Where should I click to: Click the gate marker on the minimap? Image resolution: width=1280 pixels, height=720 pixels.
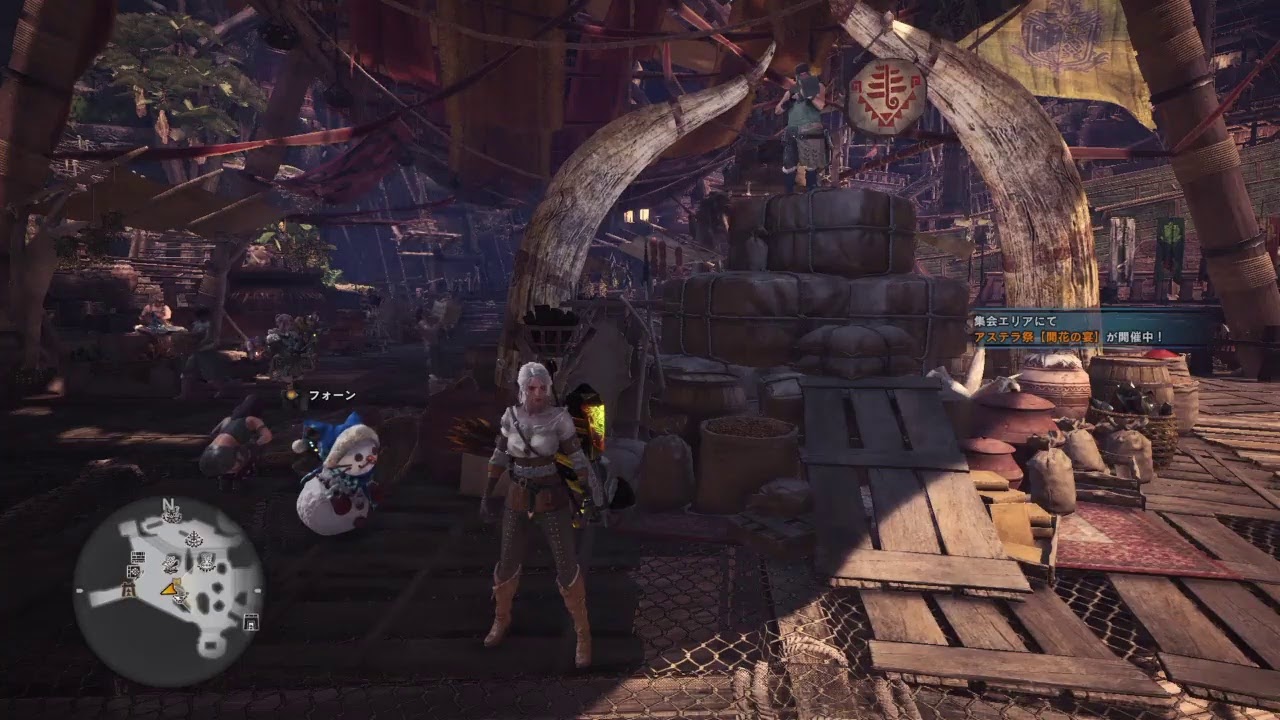tap(127, 591)
